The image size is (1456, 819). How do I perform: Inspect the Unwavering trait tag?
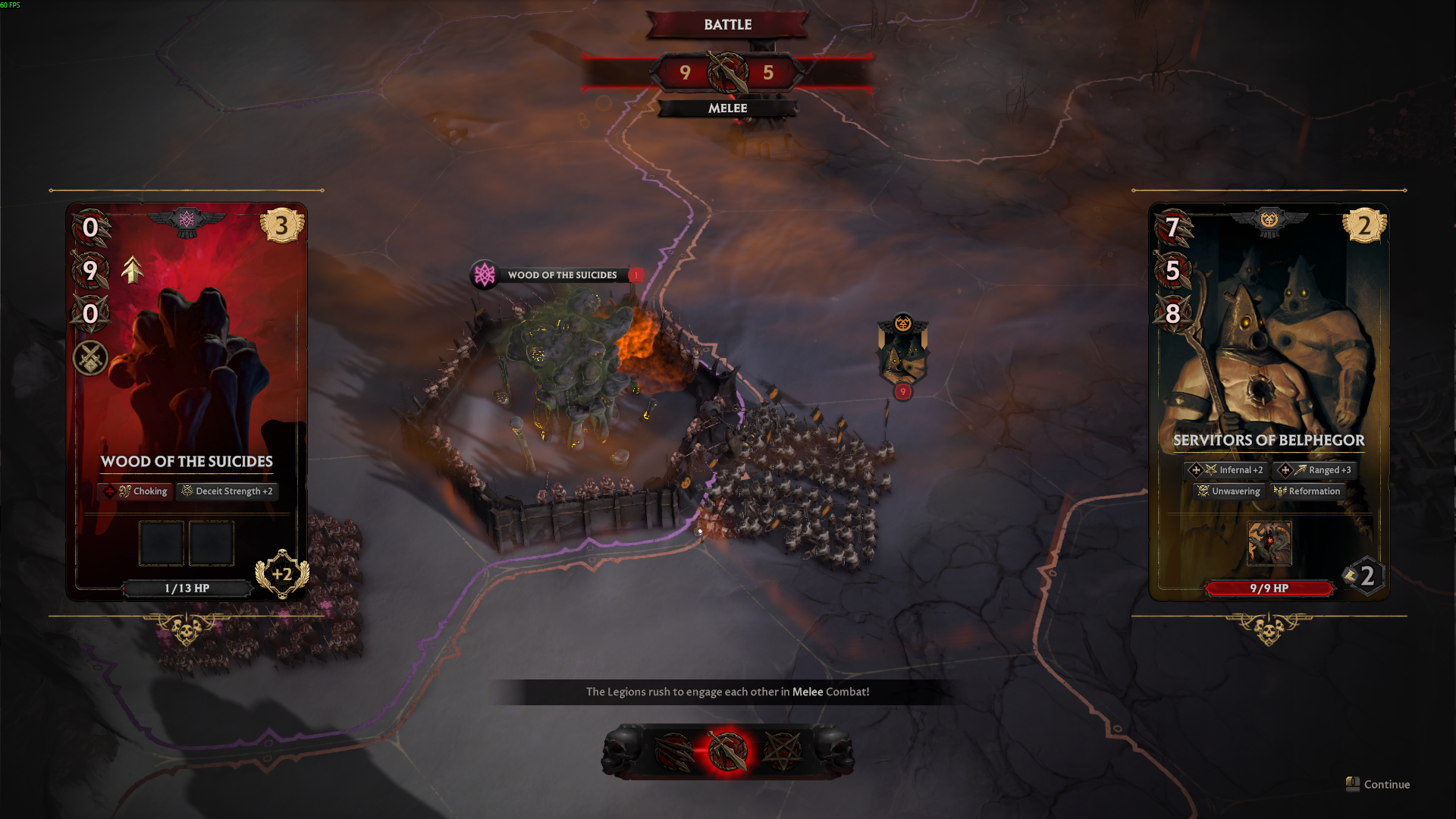[x=1228, y=491]
